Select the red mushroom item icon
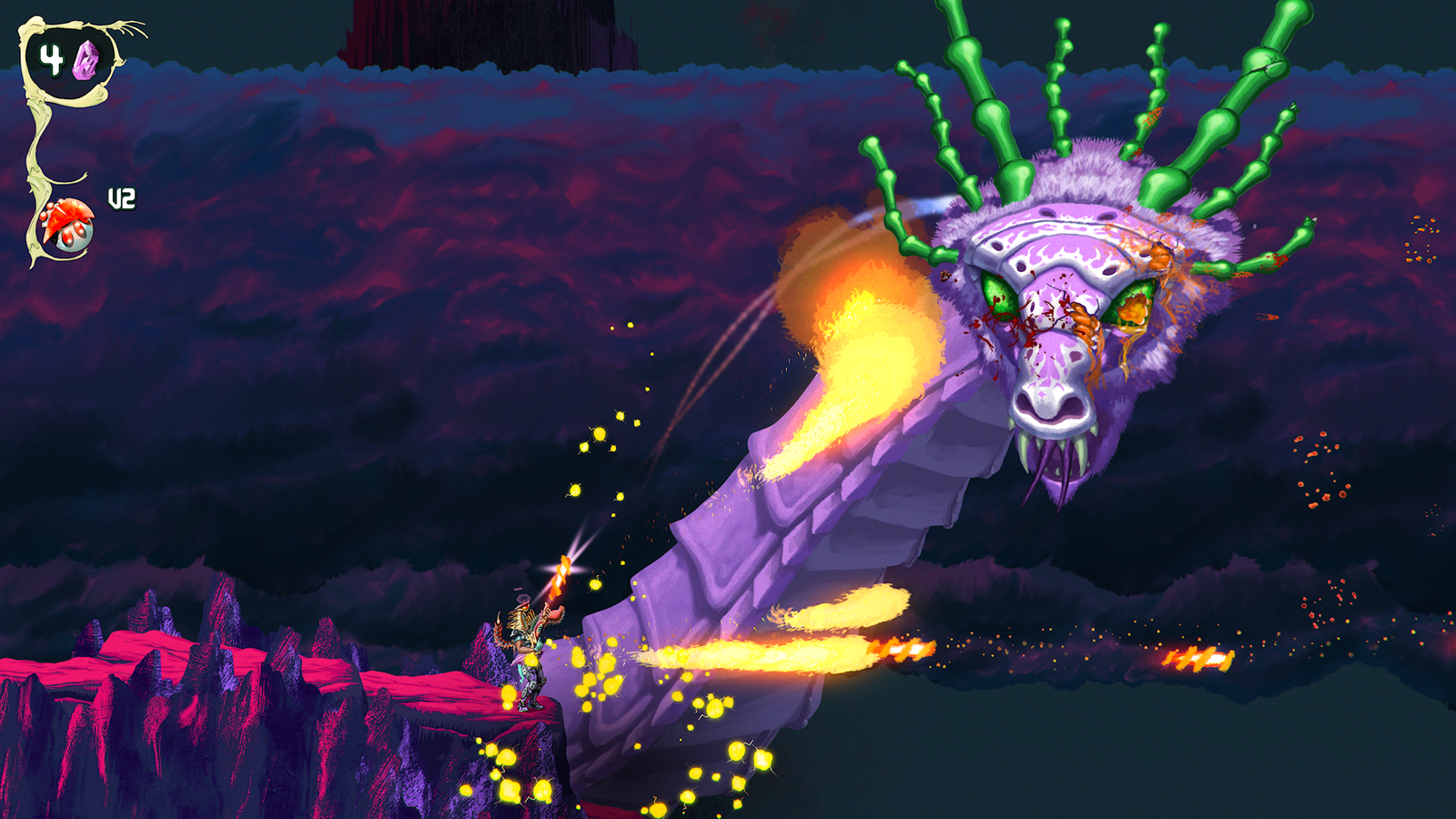 click(x=67, y=224)
